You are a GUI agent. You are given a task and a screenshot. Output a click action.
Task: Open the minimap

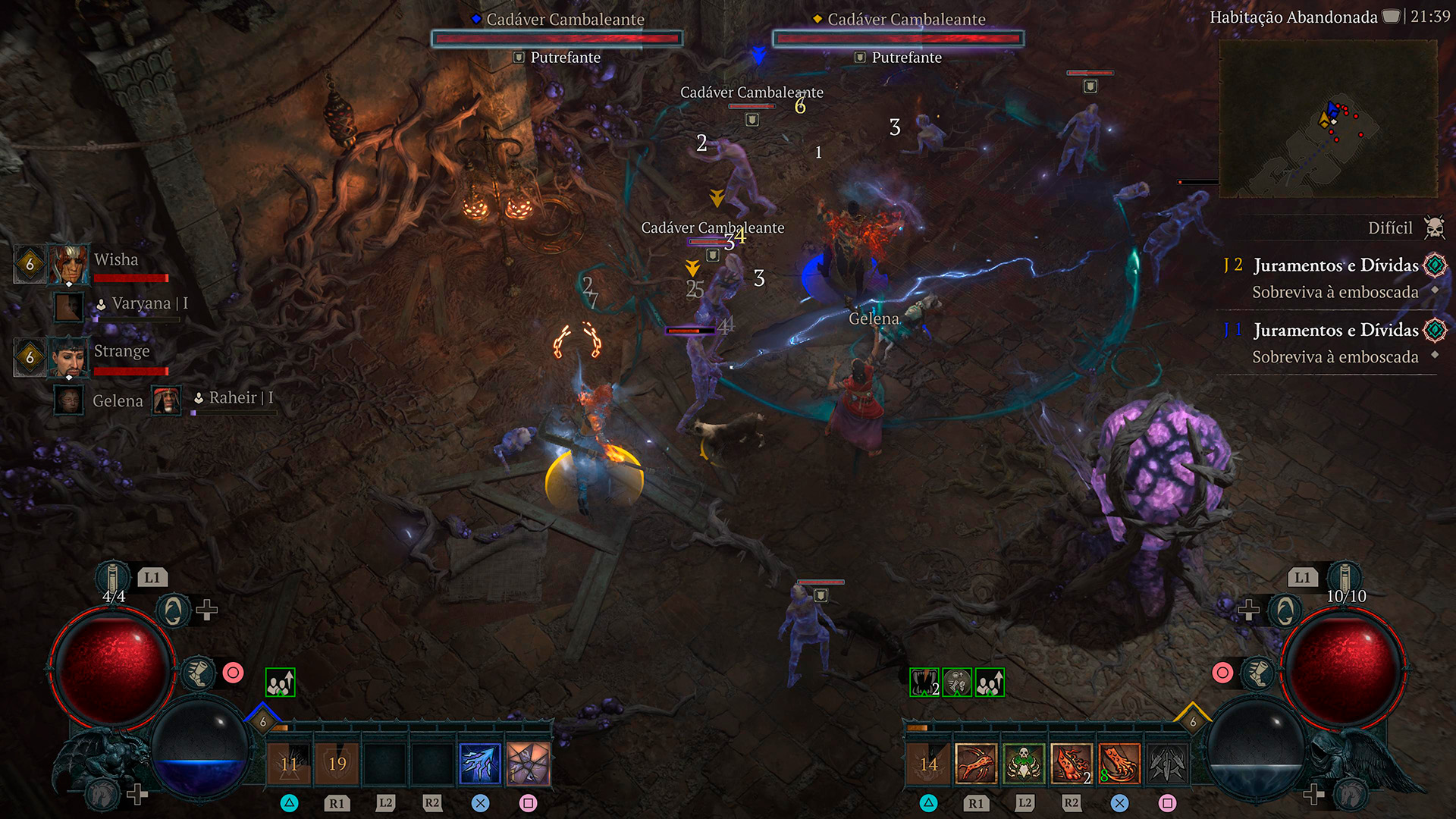tap(1327, 119)
